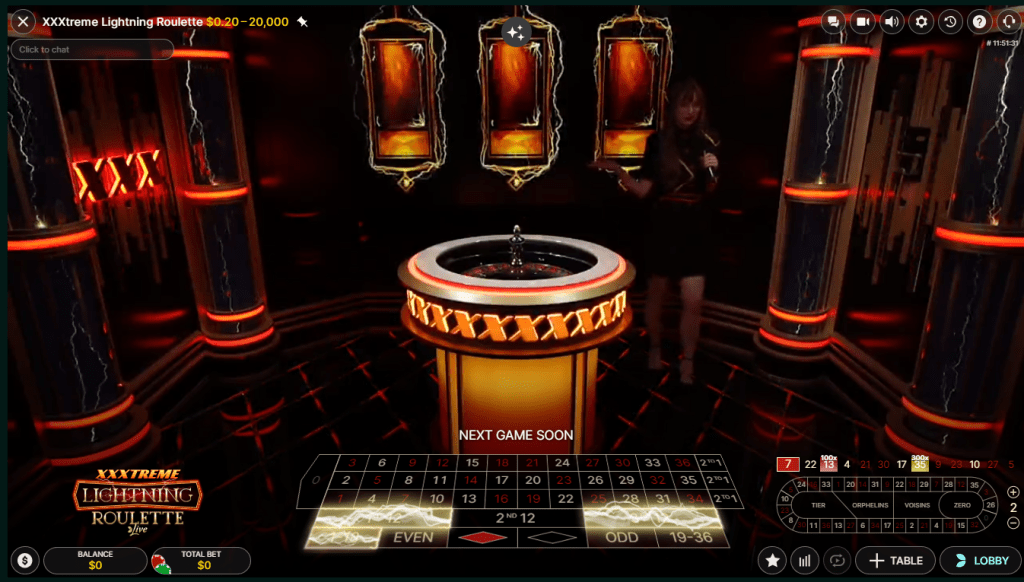Open favourite bets with the star button
1024x582 pixels.
point(771,561)
